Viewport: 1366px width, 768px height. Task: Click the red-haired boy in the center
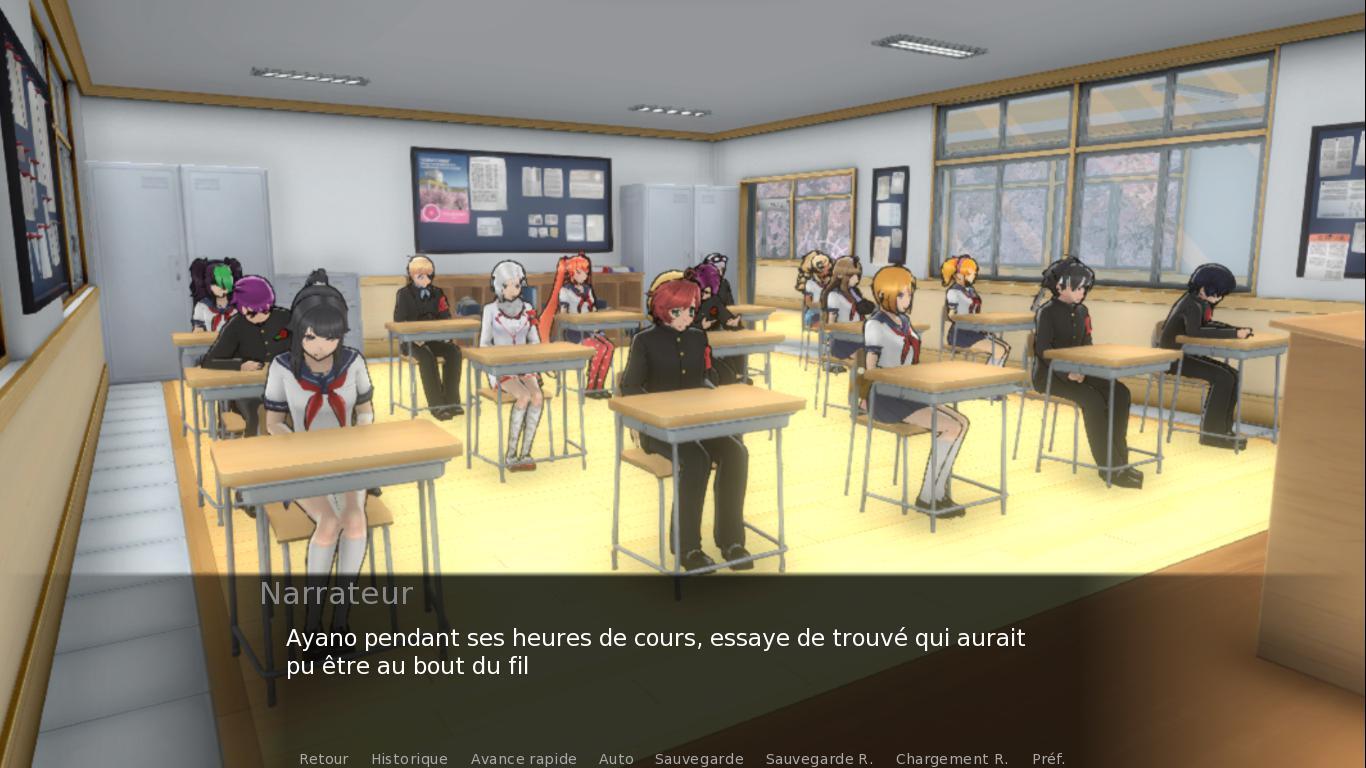(x=672, y=330)
